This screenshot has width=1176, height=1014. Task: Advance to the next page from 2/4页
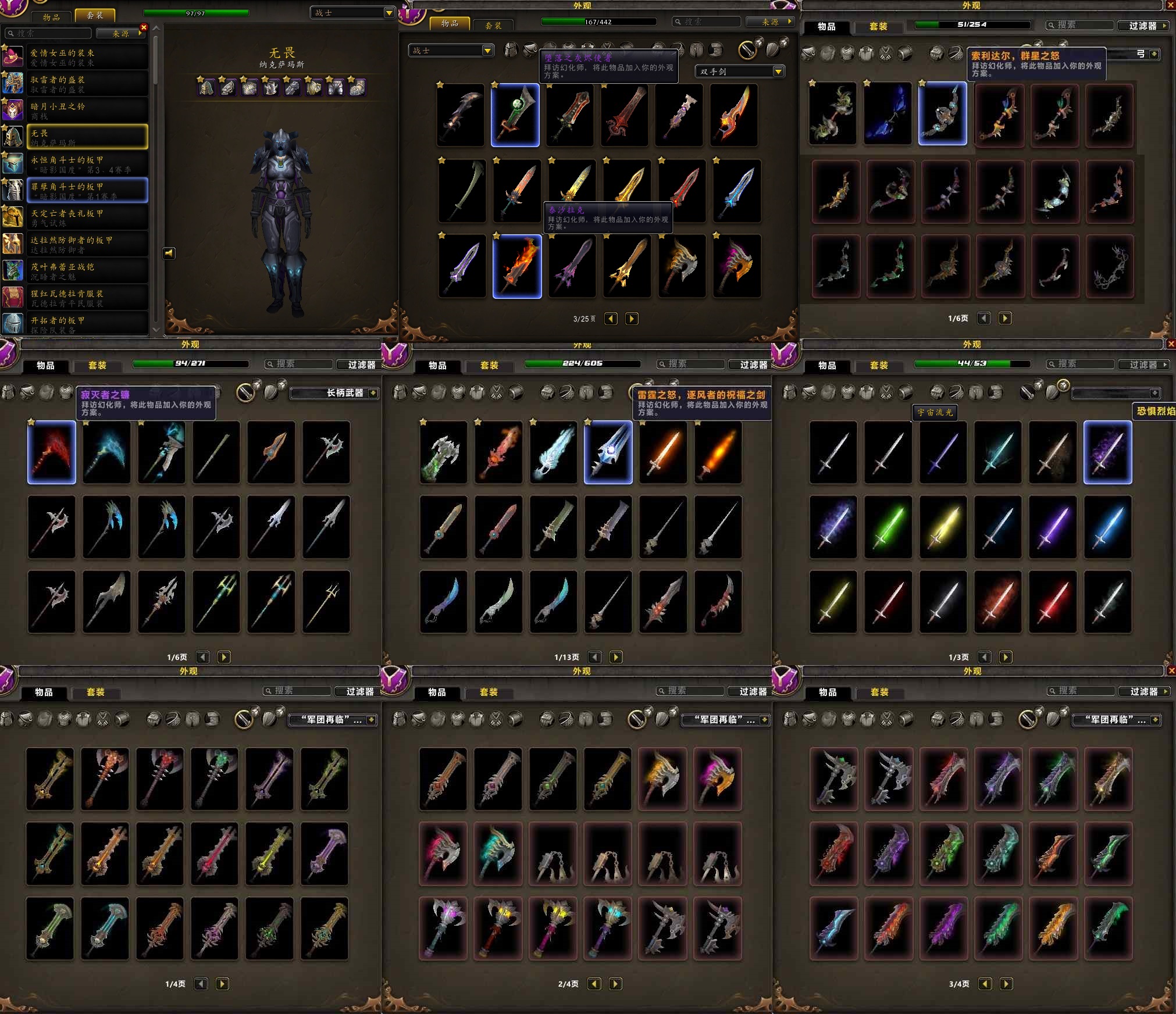[615, 984]
